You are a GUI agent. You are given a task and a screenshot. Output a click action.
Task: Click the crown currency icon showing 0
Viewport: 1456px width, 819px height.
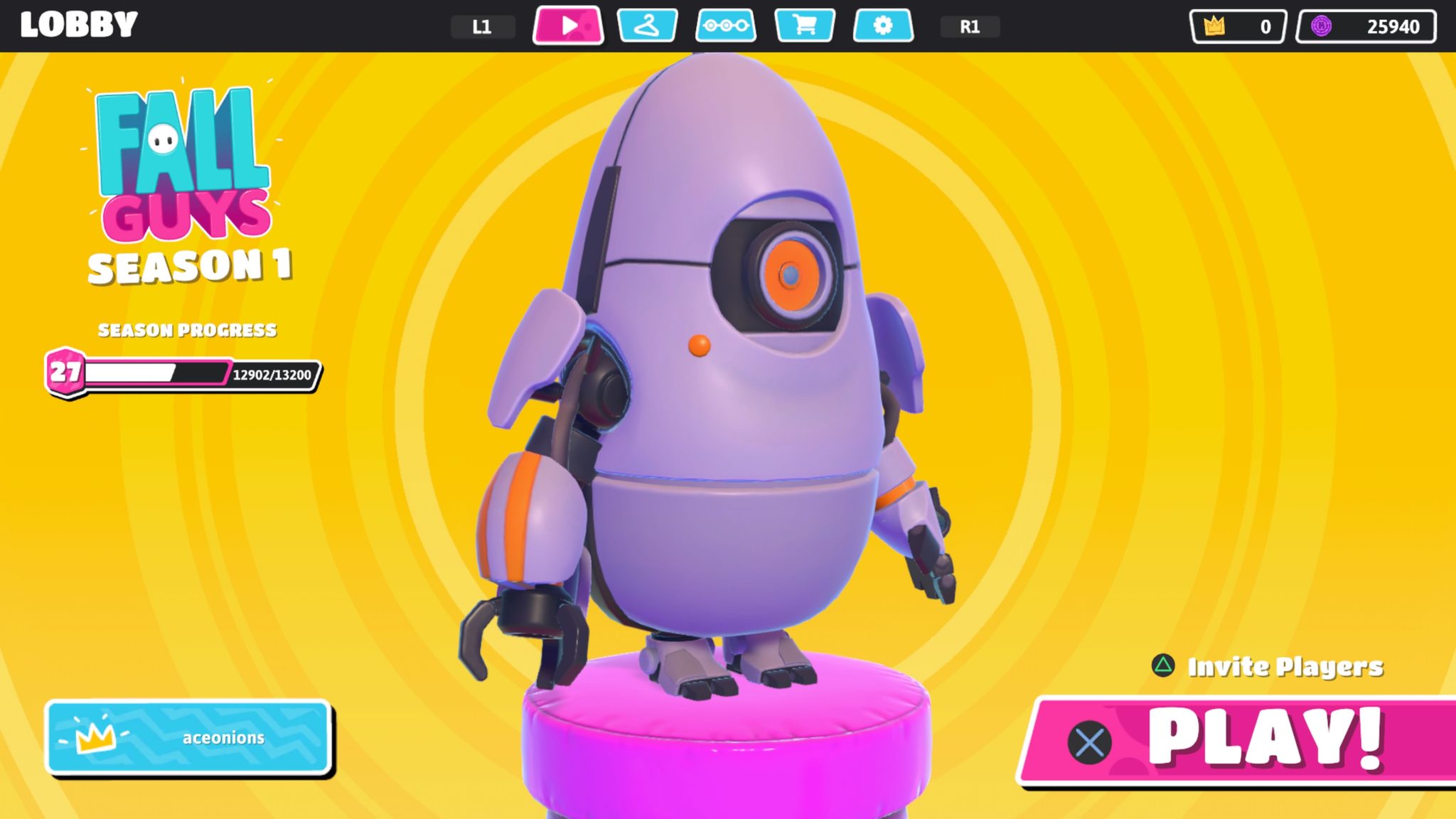[x=1217, y=25]
